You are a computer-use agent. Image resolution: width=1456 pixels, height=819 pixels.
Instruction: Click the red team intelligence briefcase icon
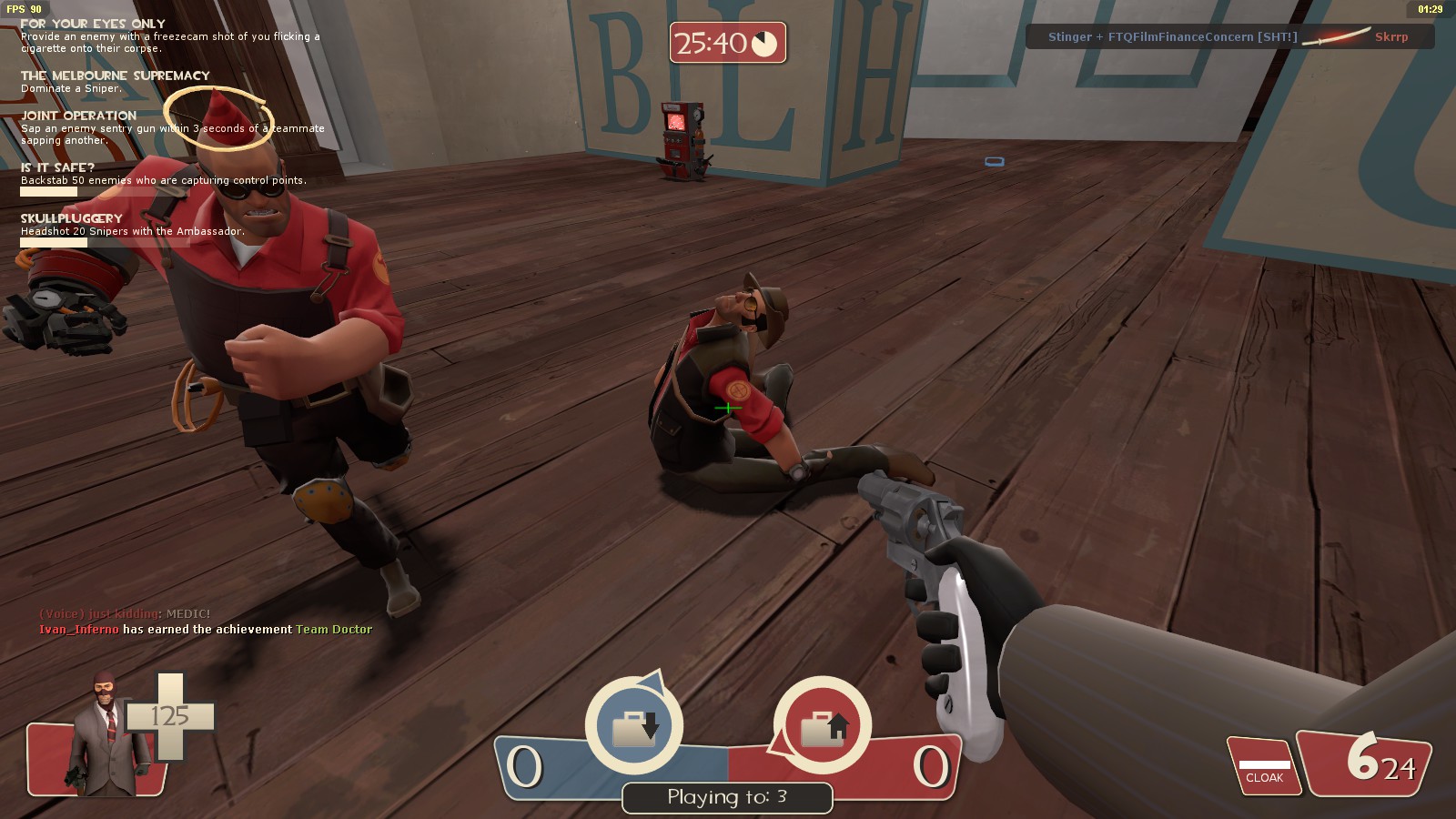click(824, 726)
